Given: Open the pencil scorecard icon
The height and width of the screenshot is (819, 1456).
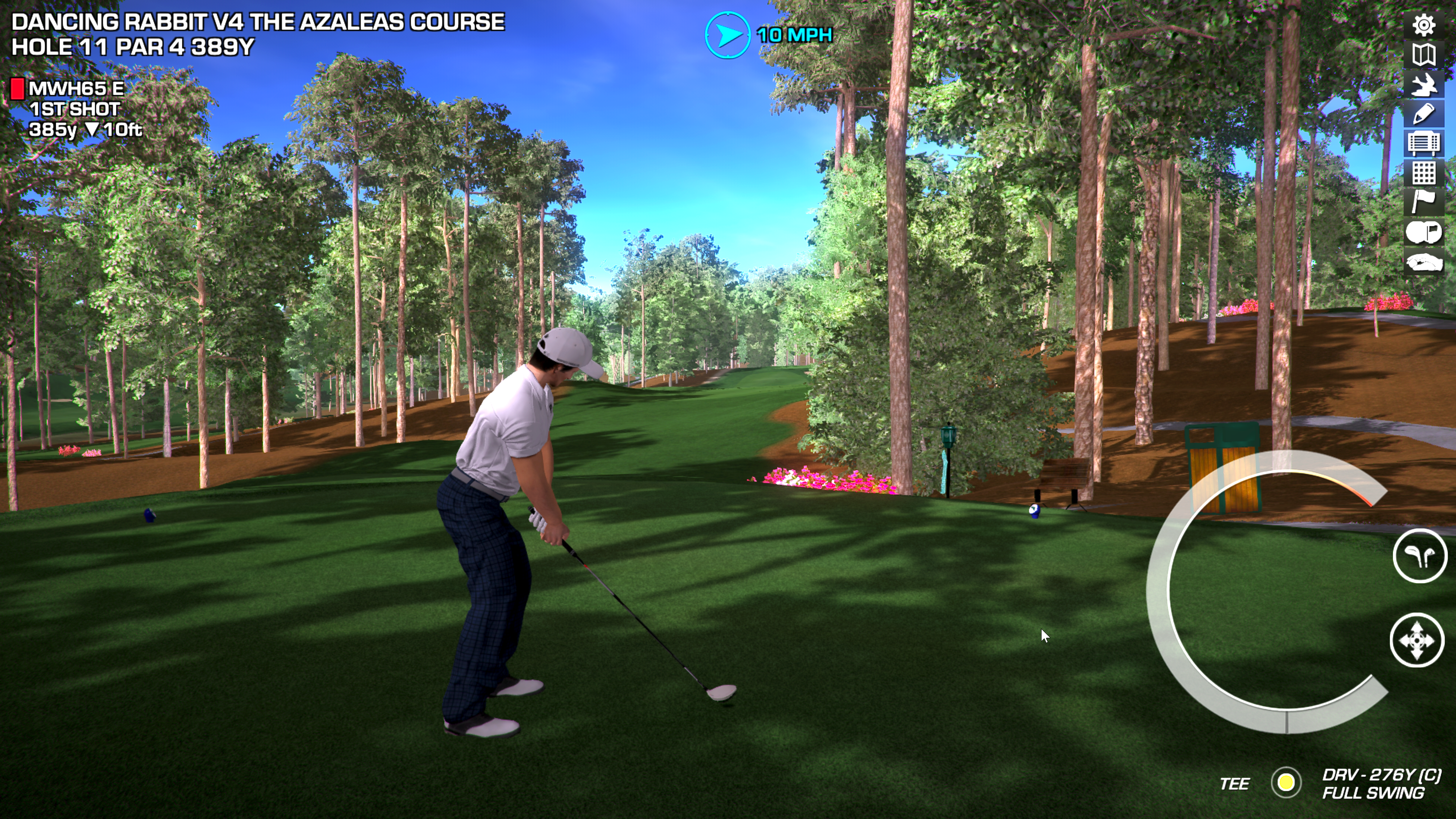Looking at the screenshot, I should pyautogui.click(x=1424, y=114).
